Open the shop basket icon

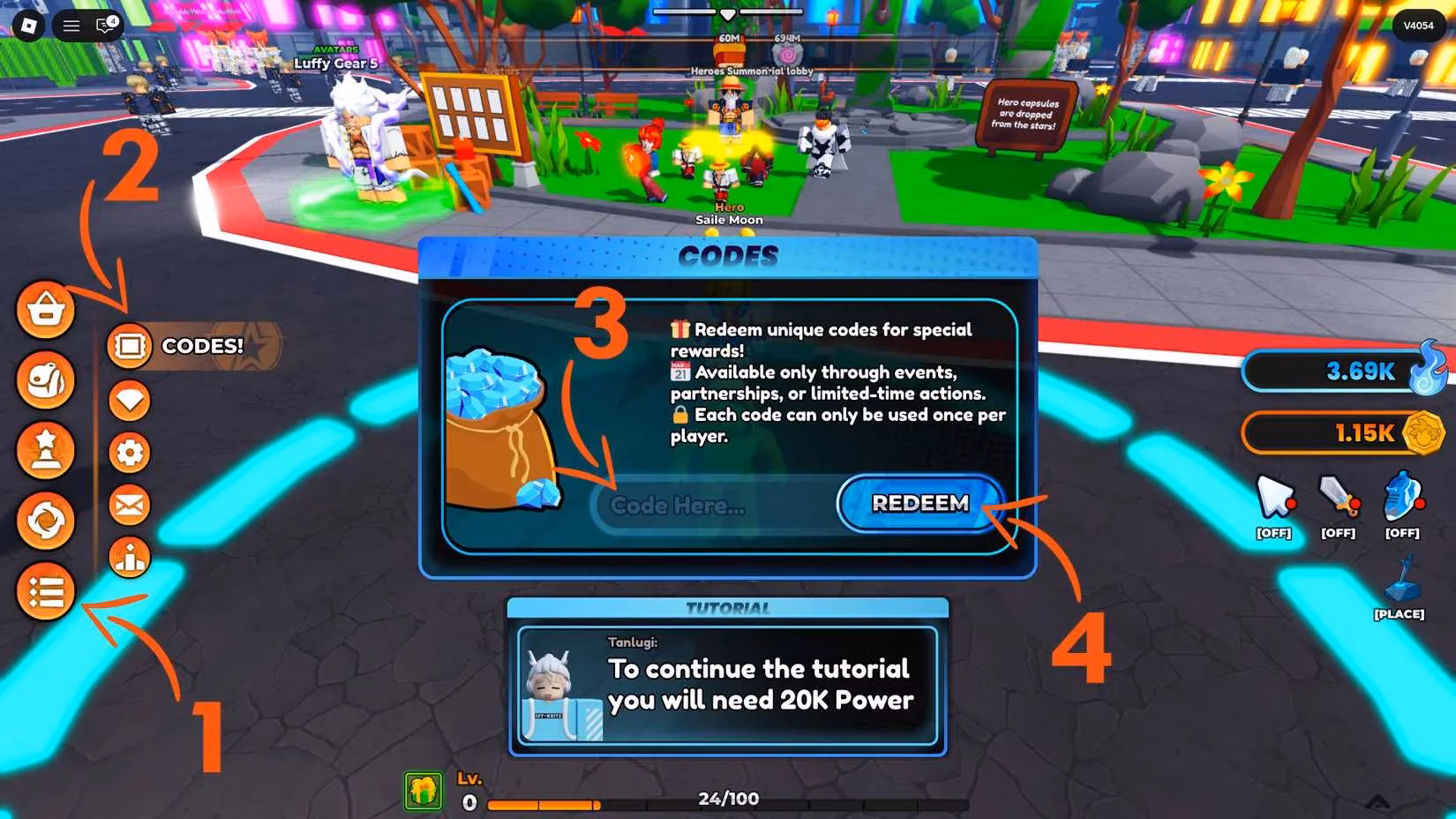tap(44, 310)
